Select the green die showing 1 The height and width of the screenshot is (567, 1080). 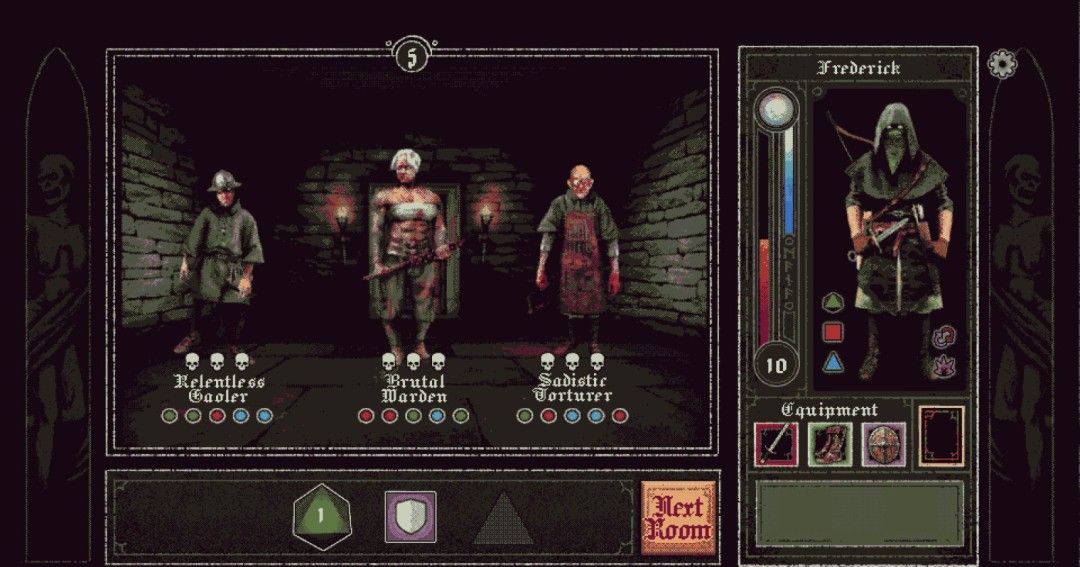[x=321, y=517]
